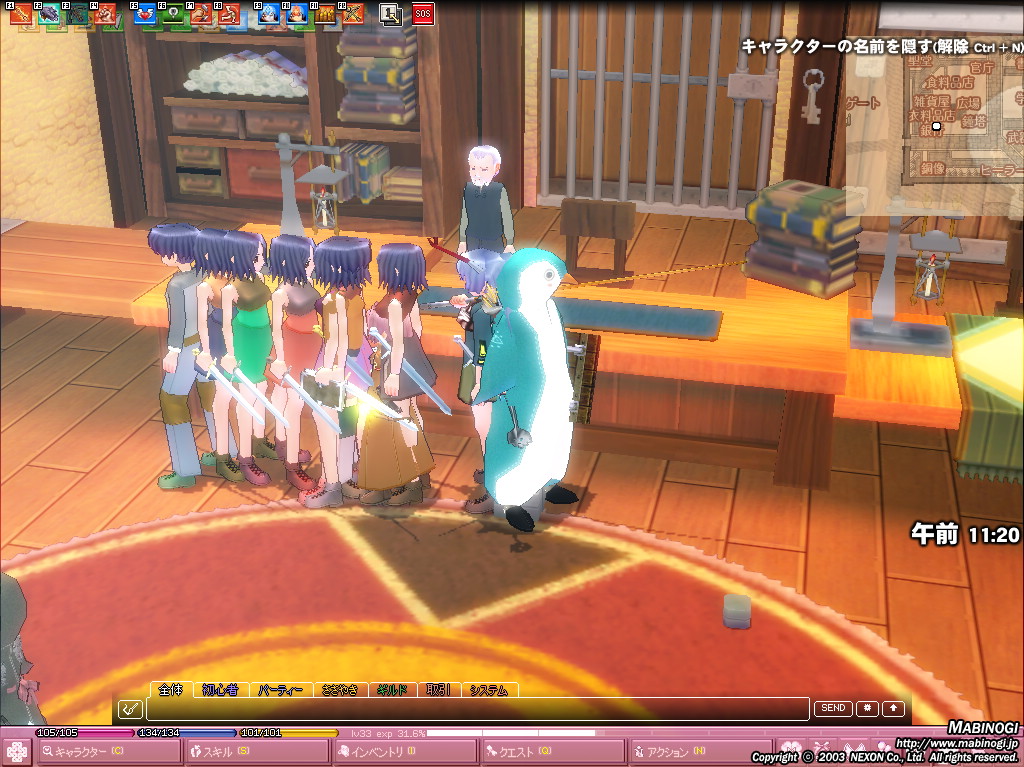Click the SEND chat button
The height and width of the screenshot is (767, 1024).
833,708
